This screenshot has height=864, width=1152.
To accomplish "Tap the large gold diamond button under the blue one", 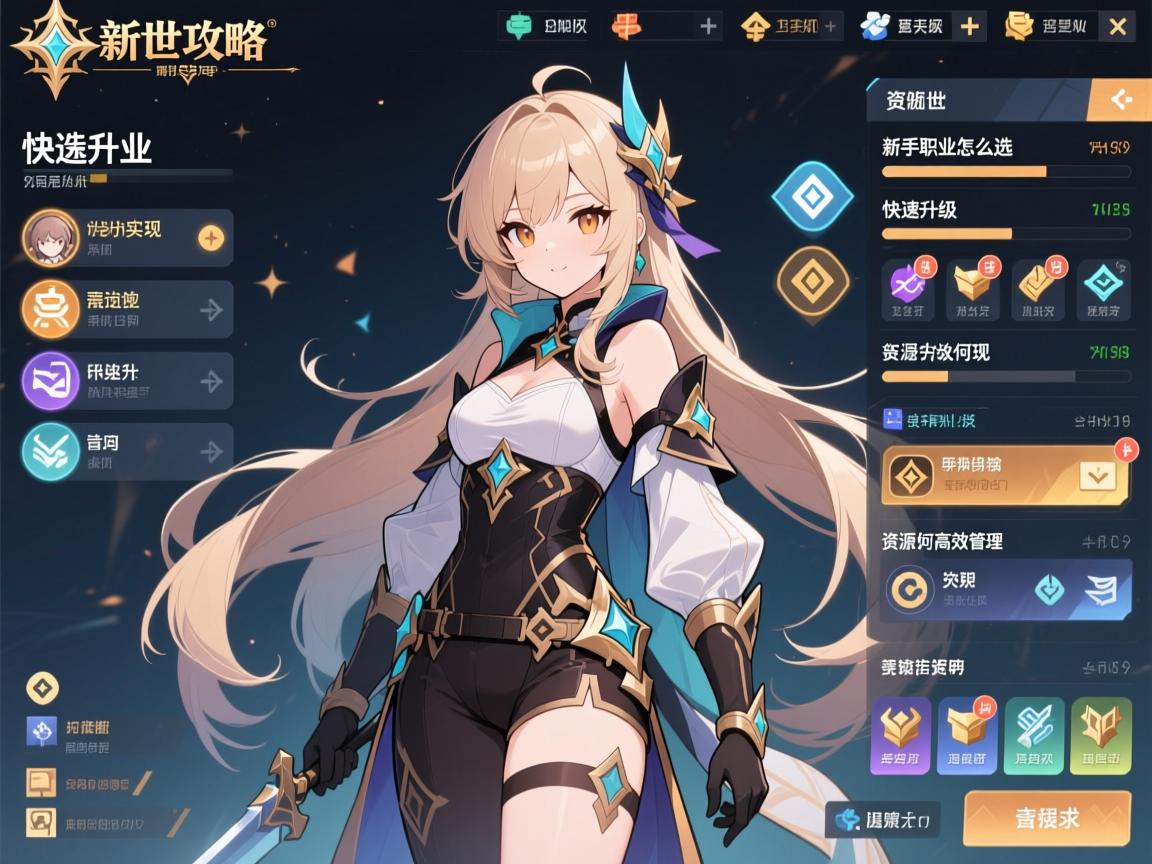I will point(812,282).
